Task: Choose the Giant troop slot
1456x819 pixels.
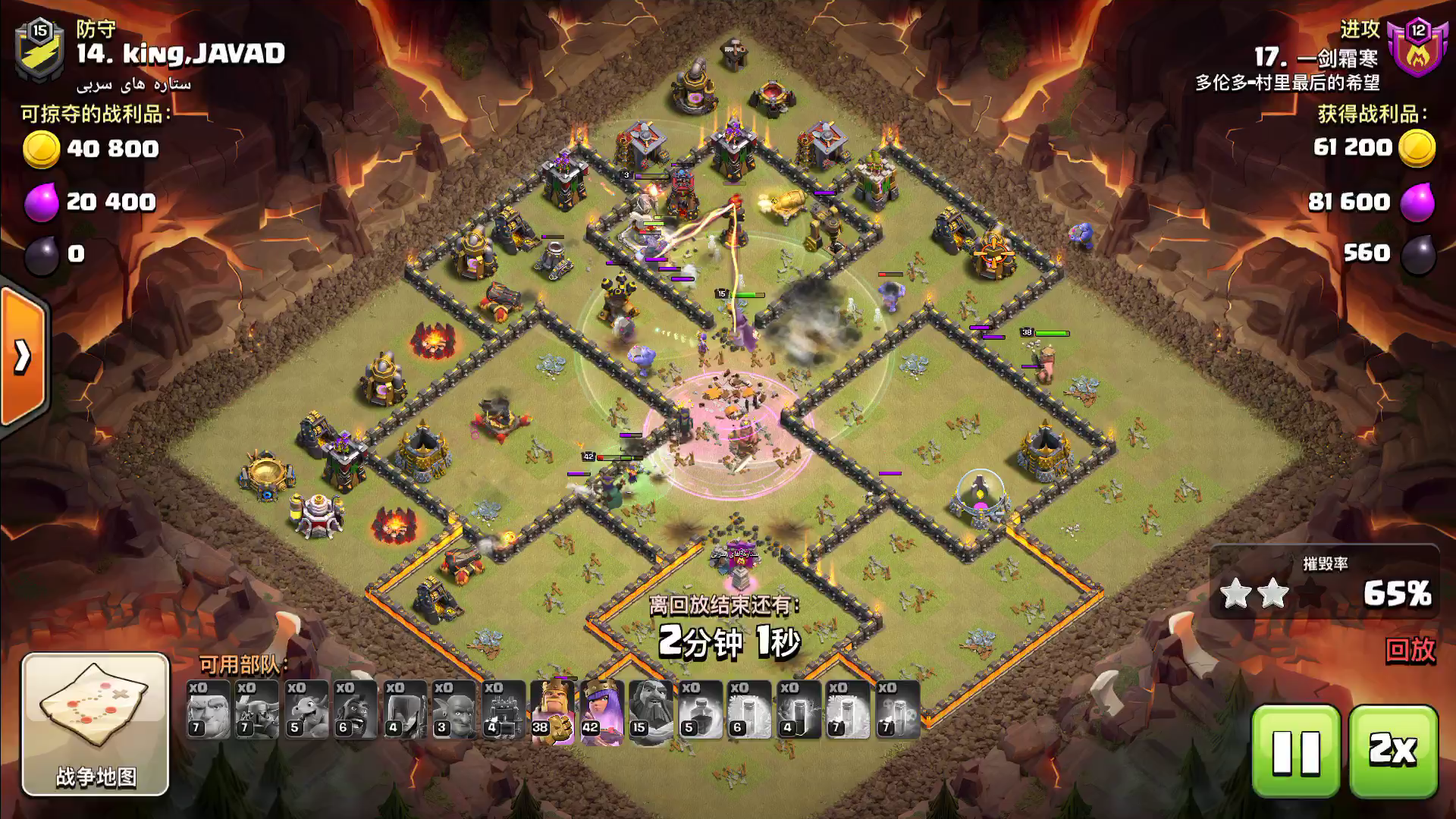Action: tap(208, 710)
